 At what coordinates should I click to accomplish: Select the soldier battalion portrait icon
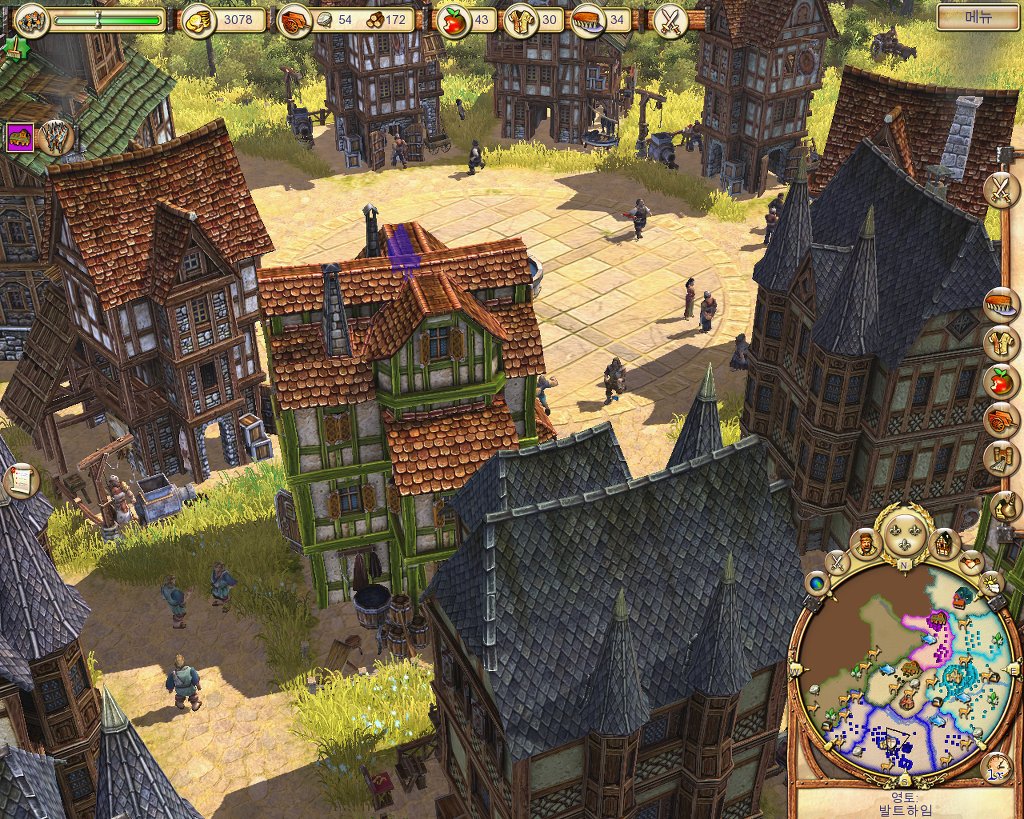pyautogui.click(x=56, y=138)
